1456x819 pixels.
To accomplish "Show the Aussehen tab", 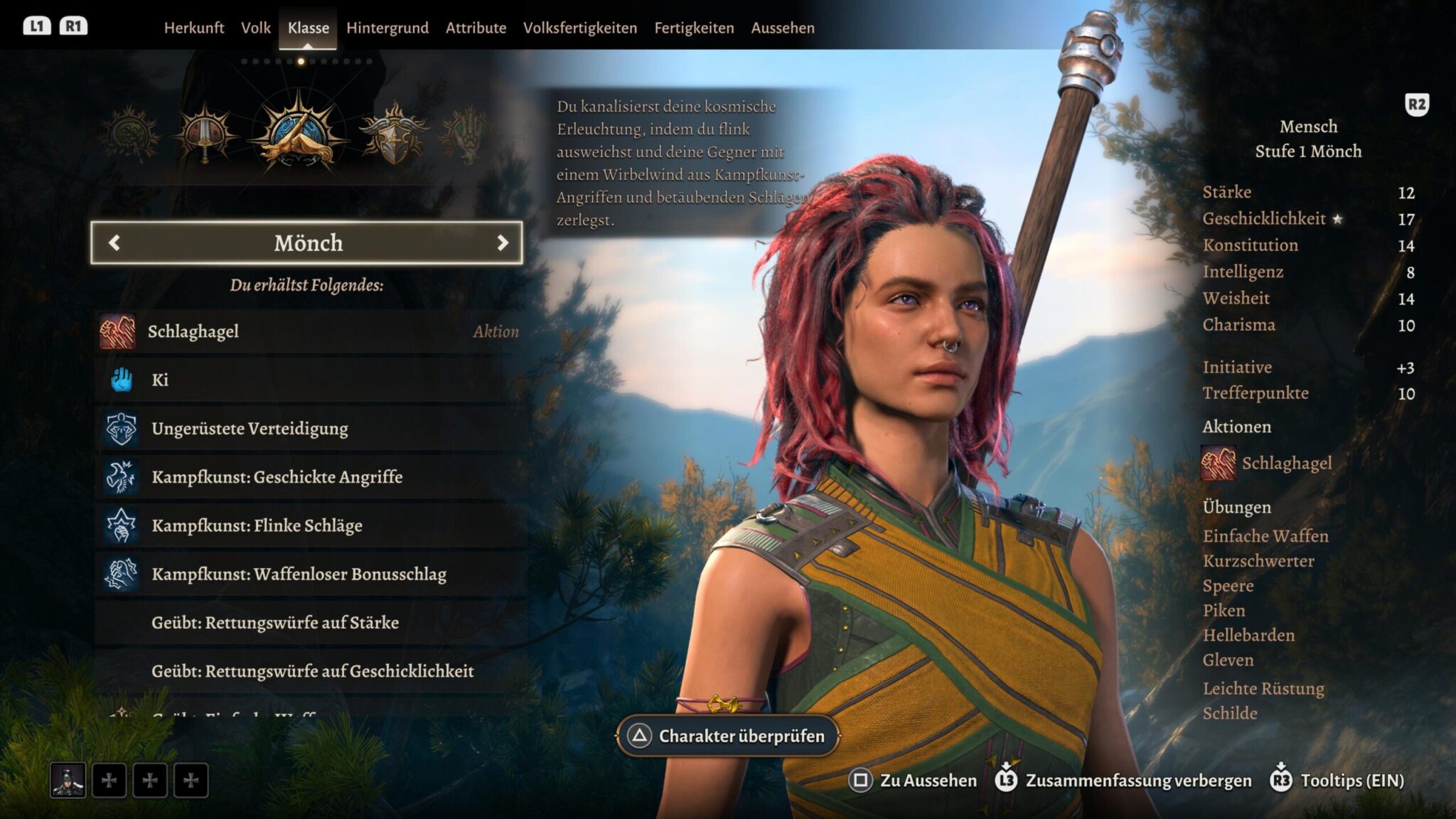I will coord(783,28).
